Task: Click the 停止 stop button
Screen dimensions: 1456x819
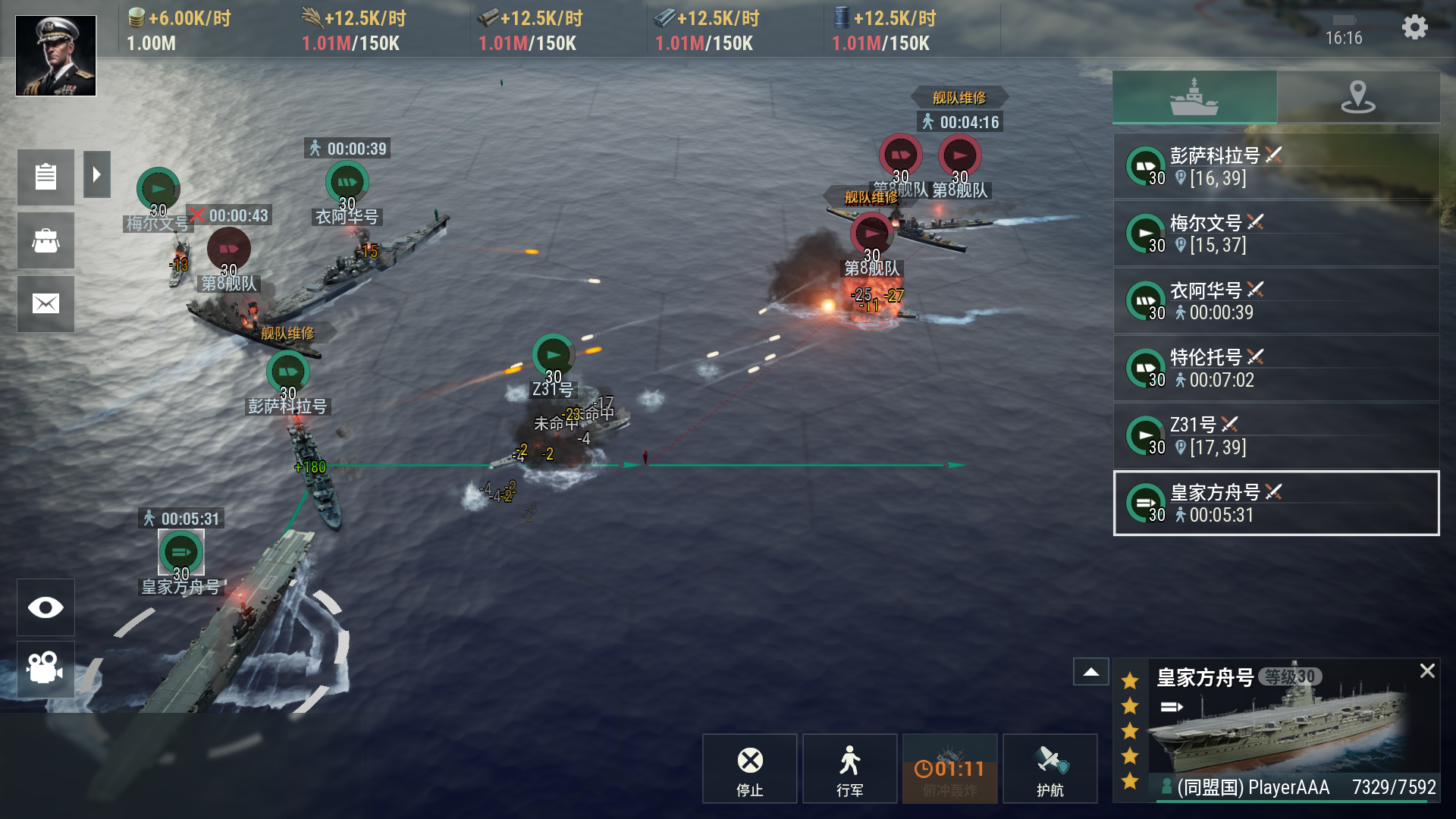Action: 749,769
